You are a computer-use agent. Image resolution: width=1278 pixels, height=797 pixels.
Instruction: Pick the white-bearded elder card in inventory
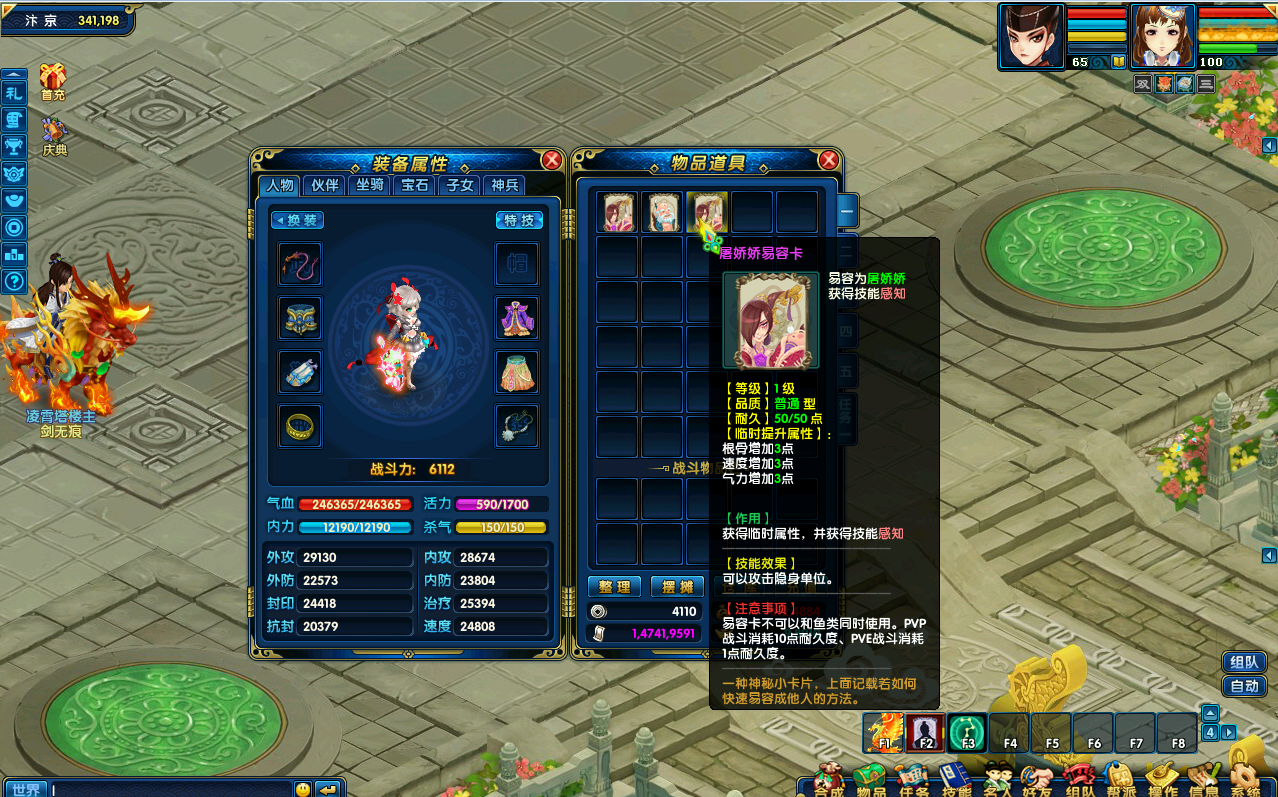click(x=662, y=212)
